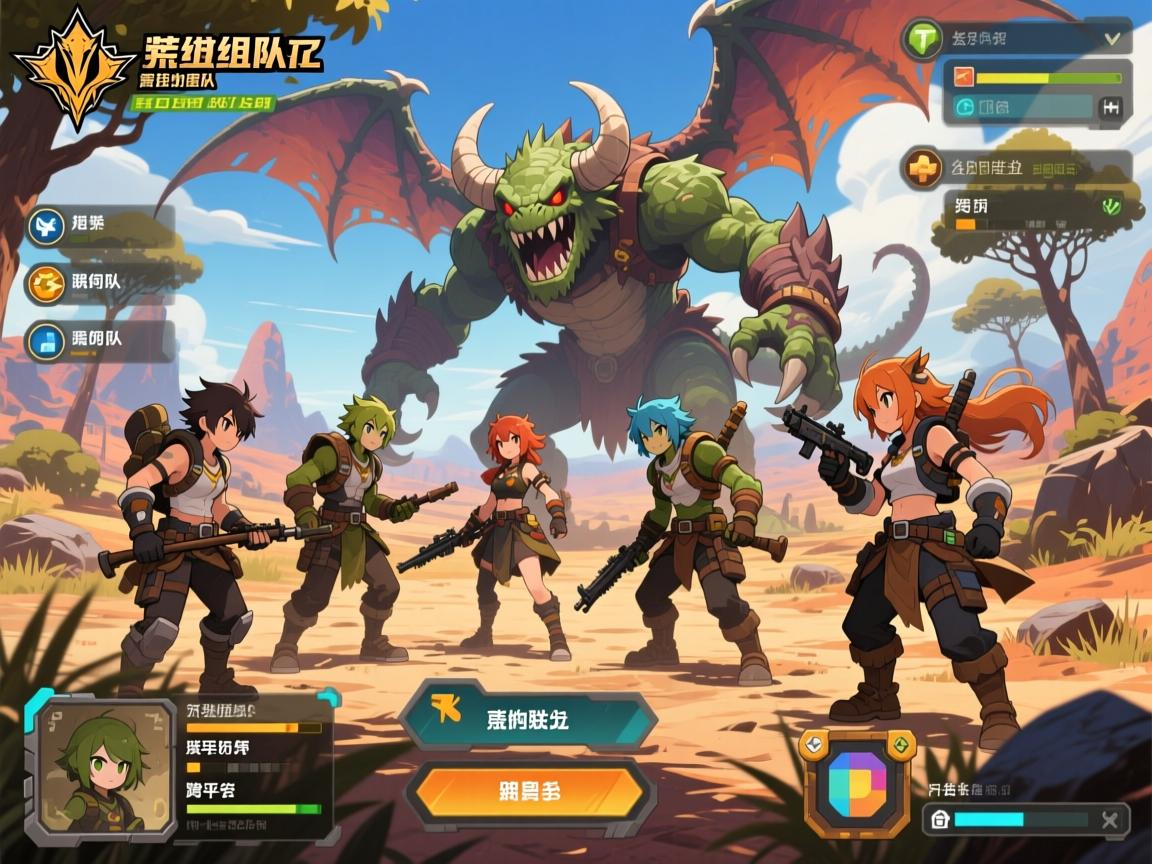Click the green-haired character portrait
This screenshot has height=864, width=1152.
coord(102,767)
